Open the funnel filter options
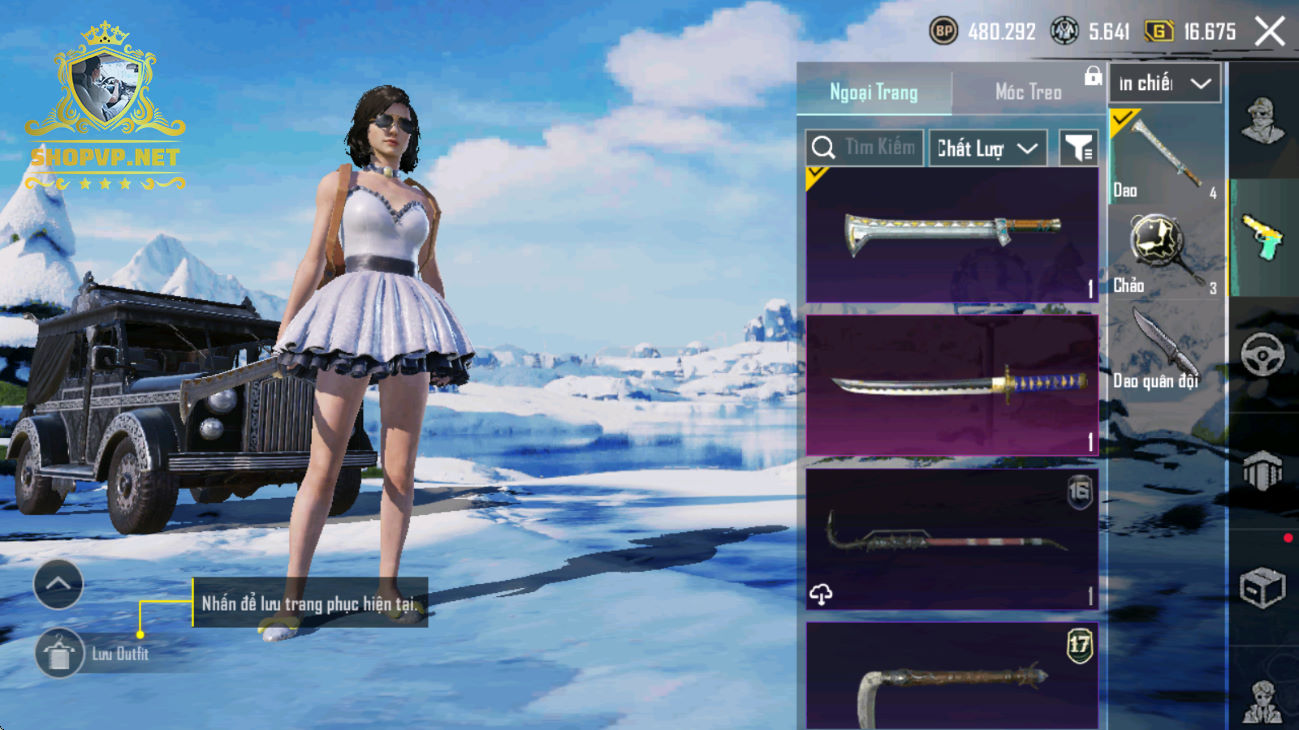The height and width of the screenshot is (730, 1299). (x=1078, y=148)
